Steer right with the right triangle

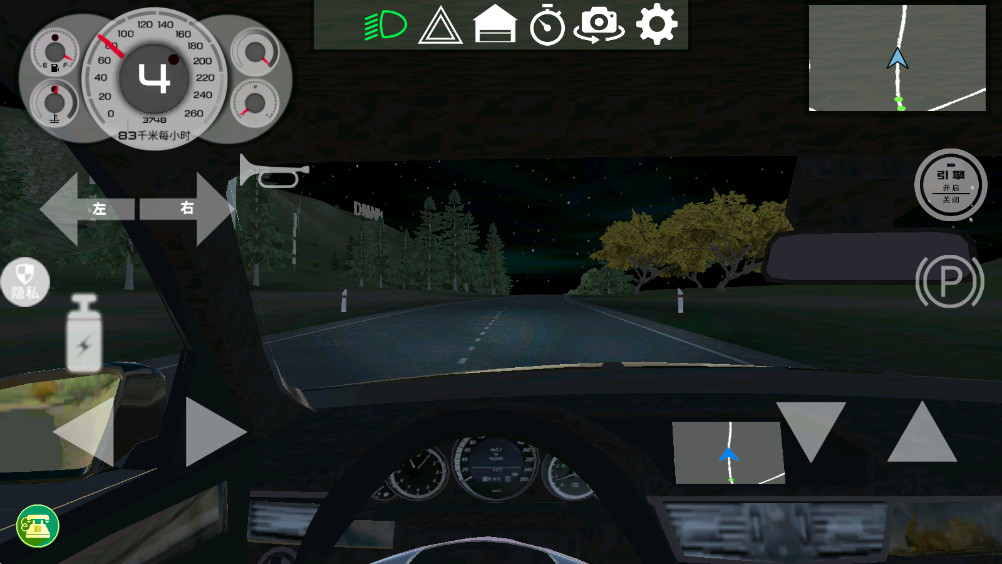tap(214, 432)
